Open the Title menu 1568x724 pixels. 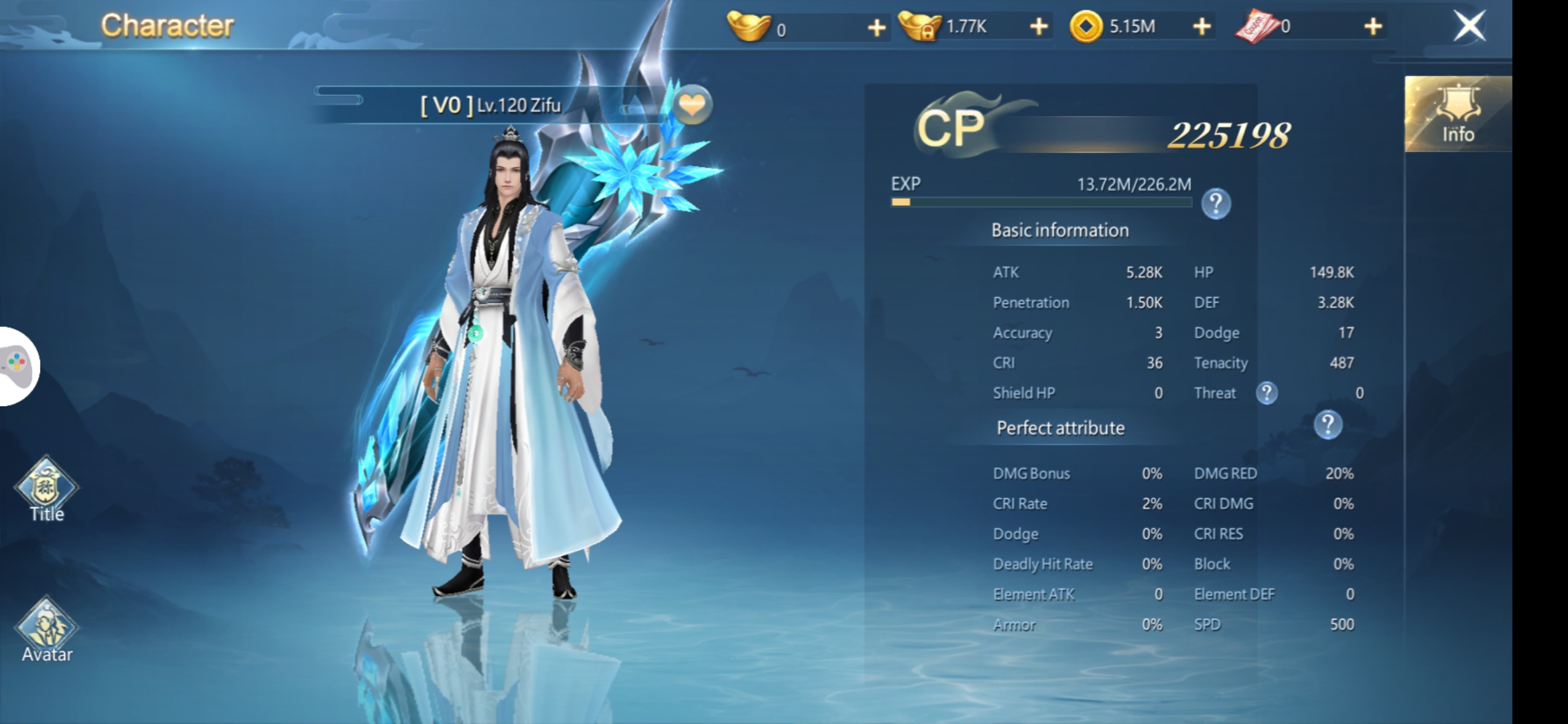click(46, 489)
